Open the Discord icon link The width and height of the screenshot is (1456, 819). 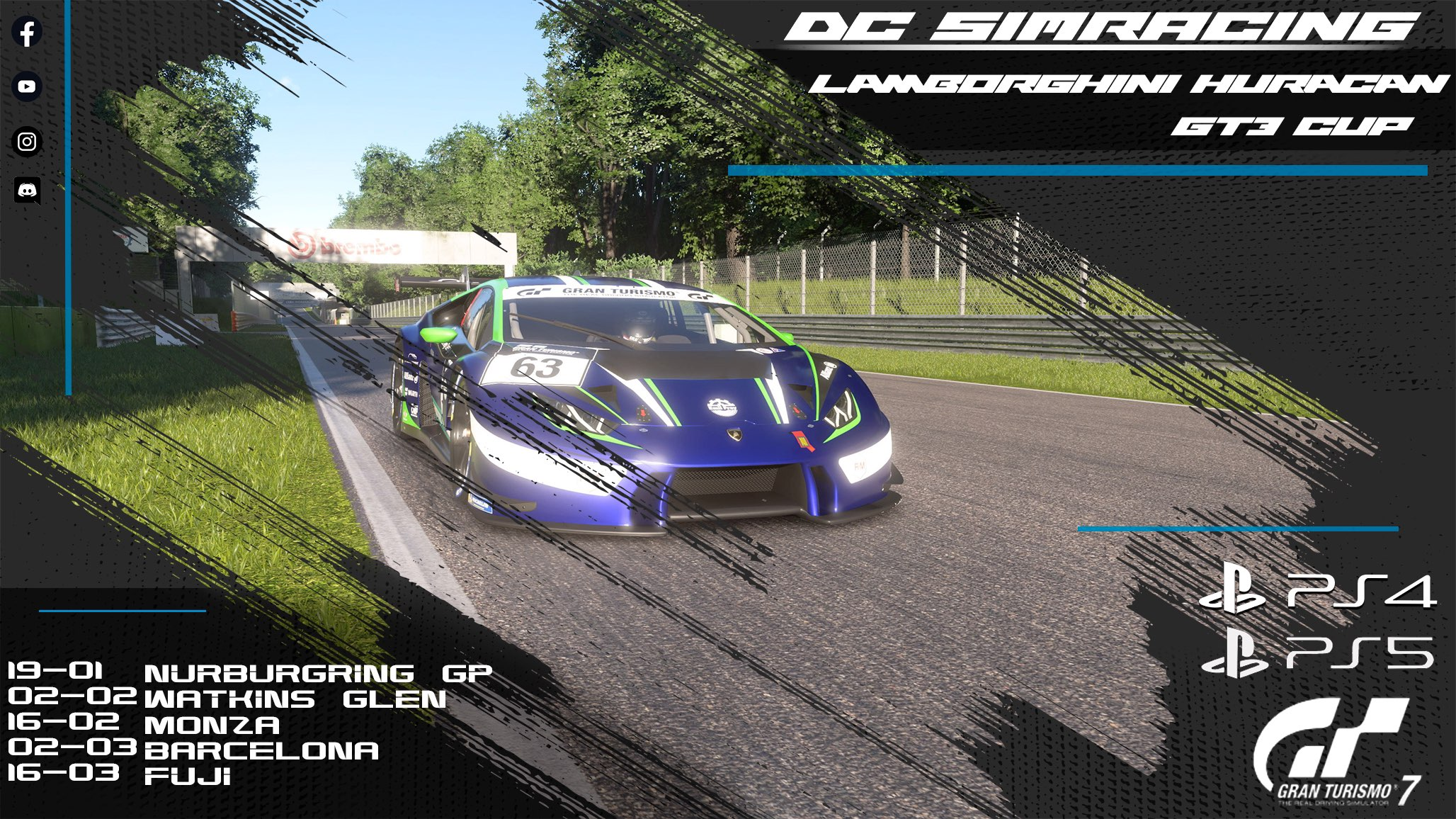[27, 190]
